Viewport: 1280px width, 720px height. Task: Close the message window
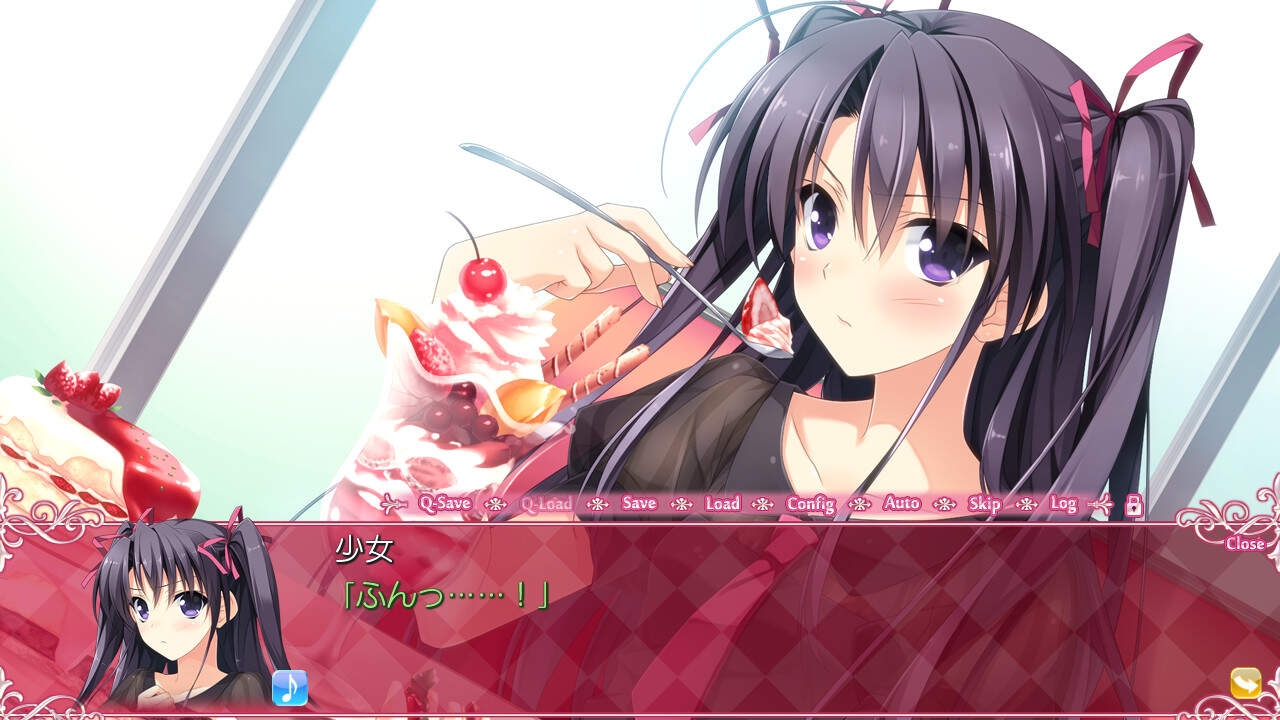(1244, 544)
